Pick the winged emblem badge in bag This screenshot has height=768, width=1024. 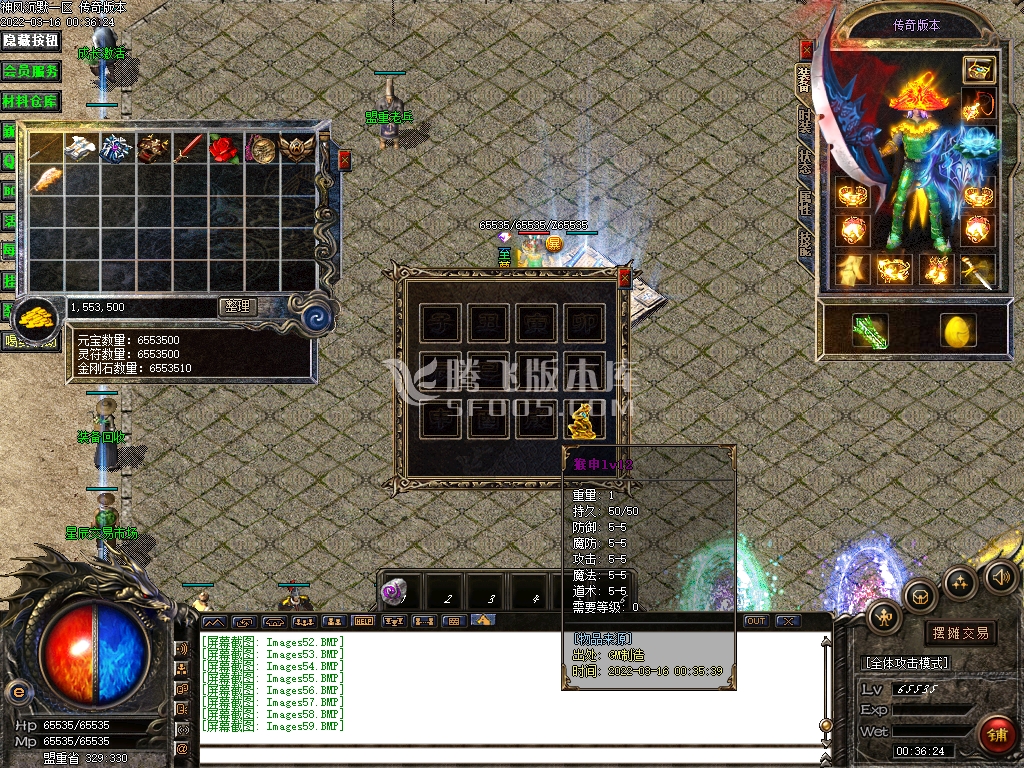(296, 149)
